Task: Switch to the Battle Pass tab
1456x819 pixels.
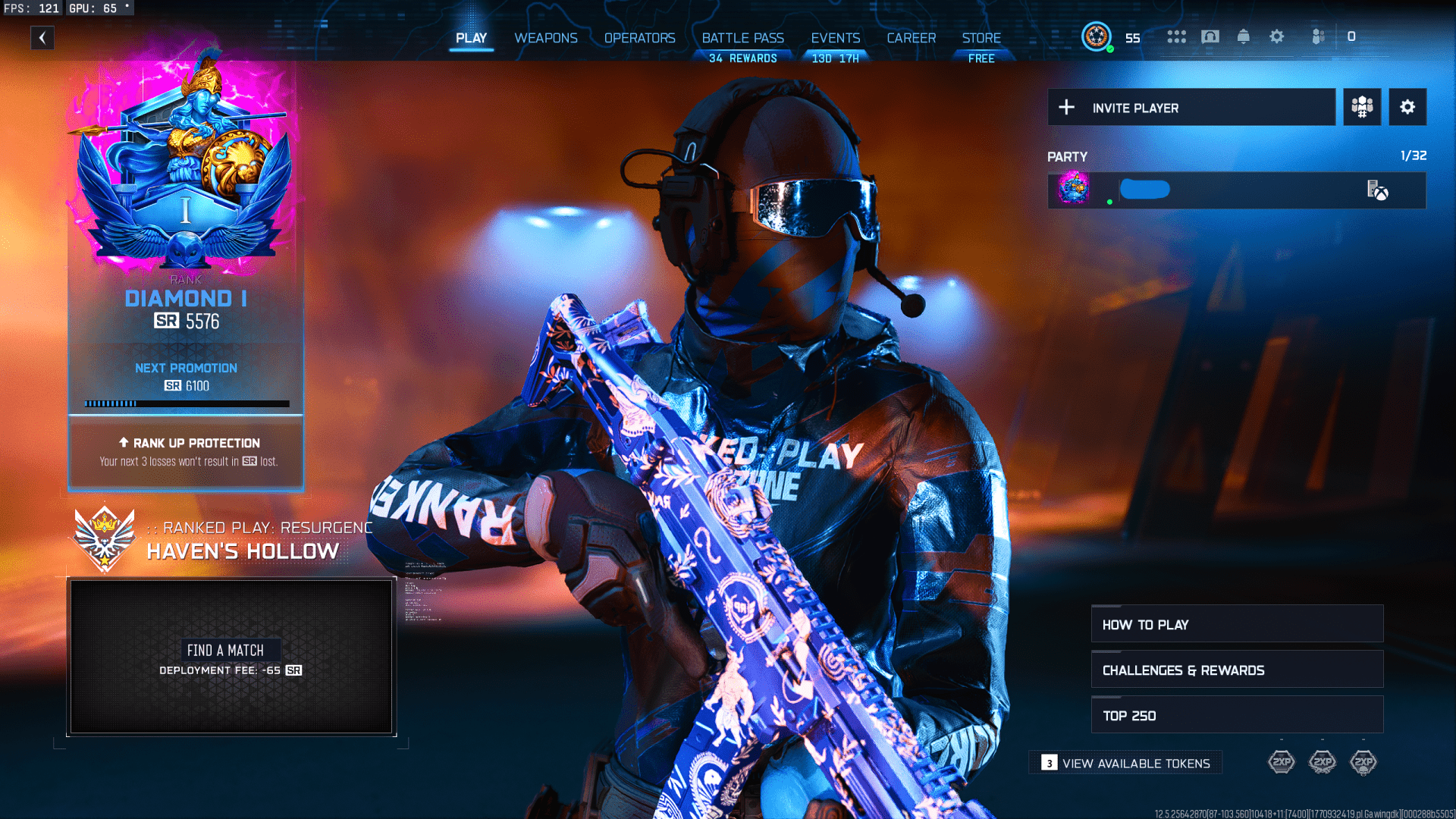Action: (x=742, y=38)
